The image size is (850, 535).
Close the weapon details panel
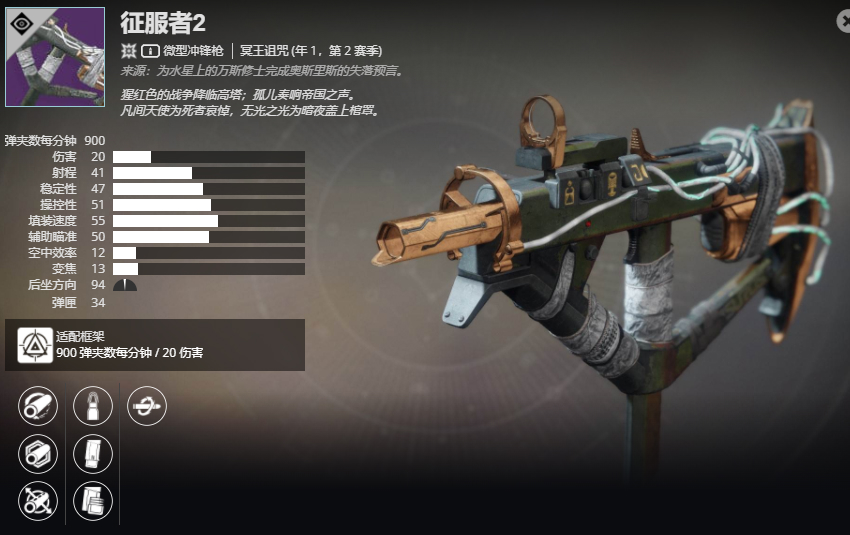pyautogui.click(x=841, y=19)
